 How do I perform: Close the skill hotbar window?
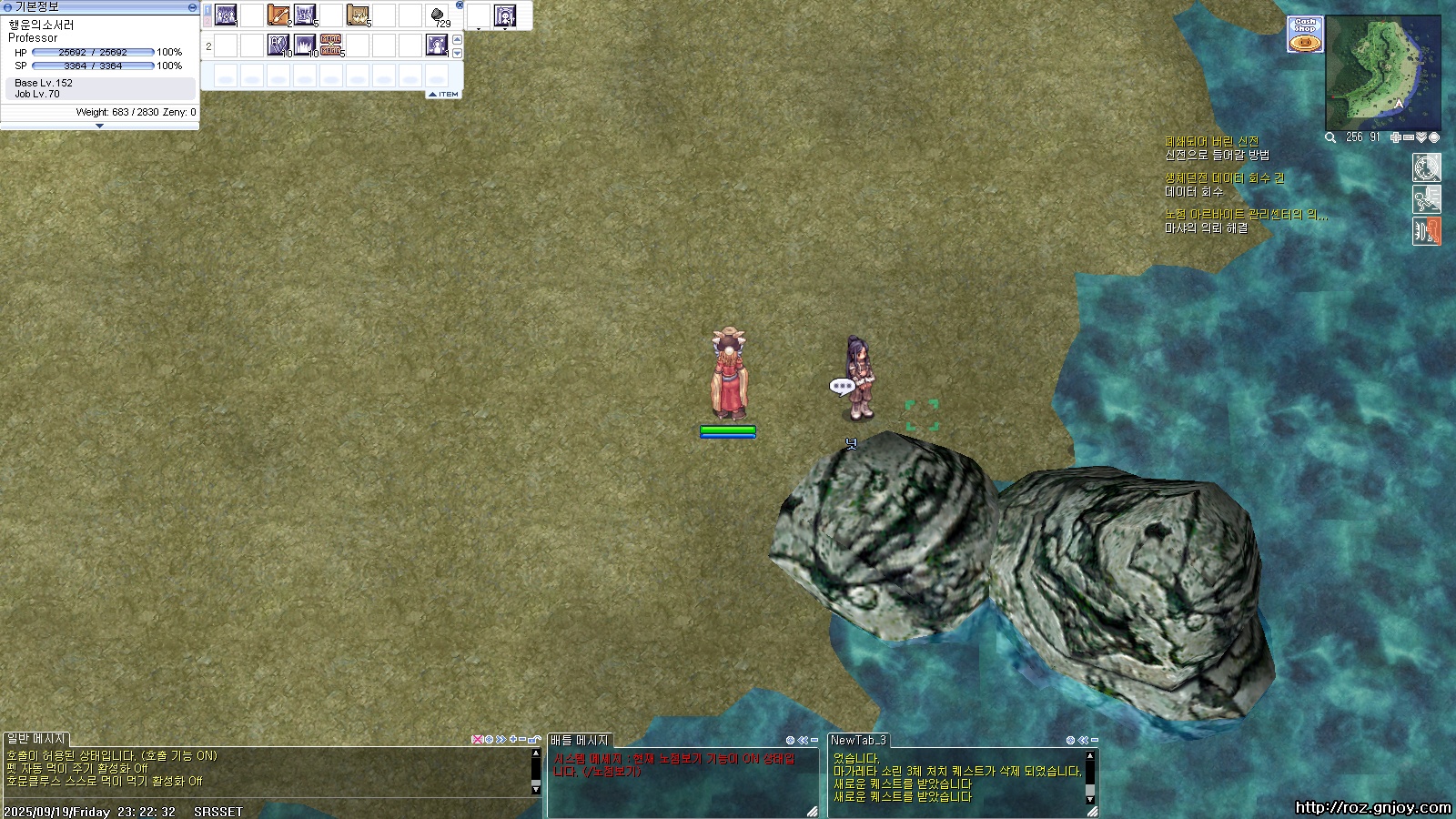coord(460,5)
